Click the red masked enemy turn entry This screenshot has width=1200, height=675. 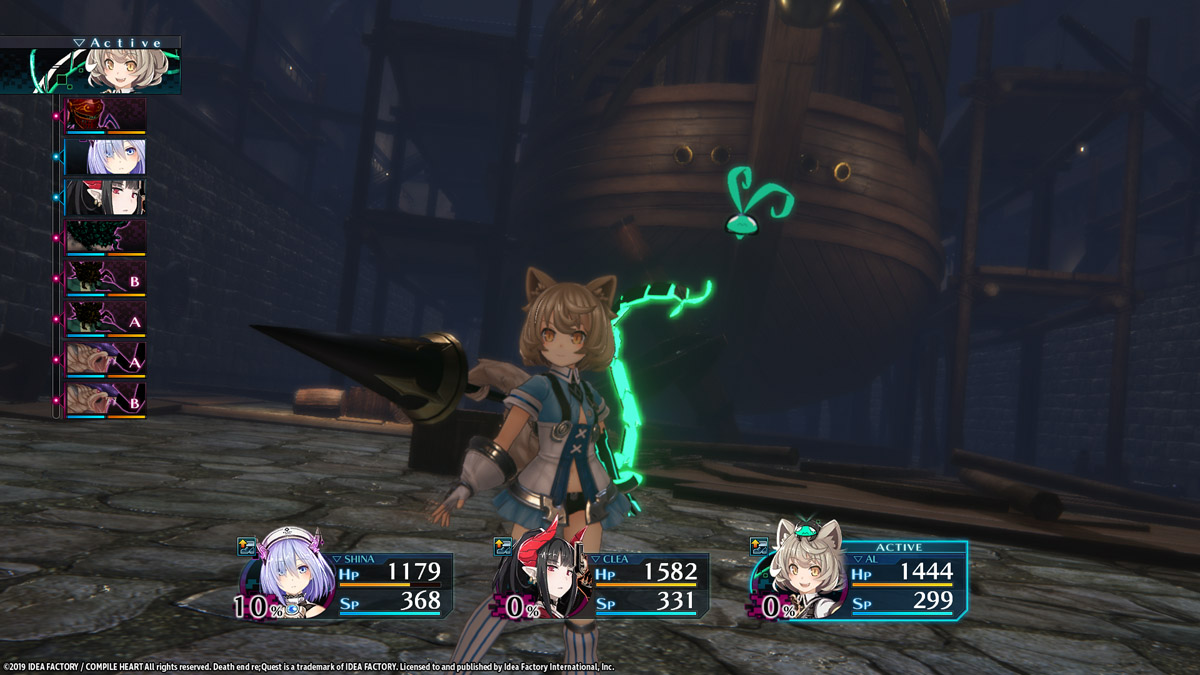coord(105,115)
